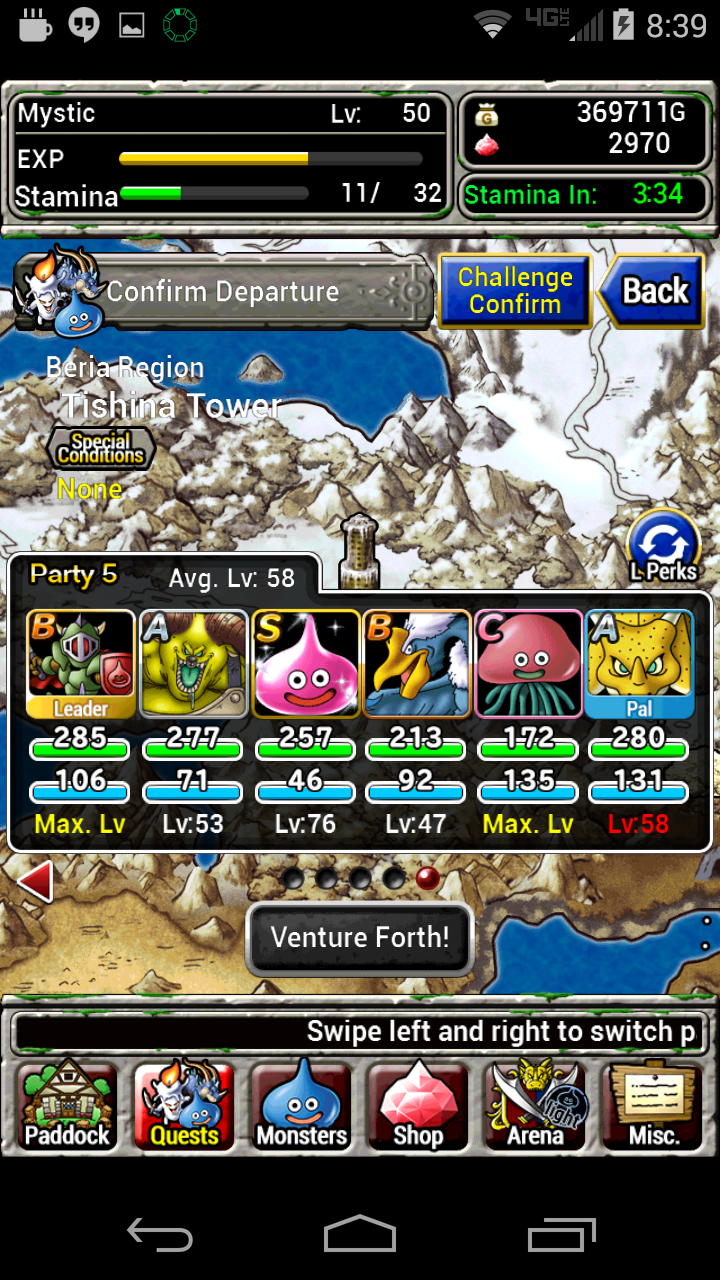Image resolution: width=720 pixels, height=1280 pixels.
Task: Open the Quests menu
Action: click(184, 1106)
